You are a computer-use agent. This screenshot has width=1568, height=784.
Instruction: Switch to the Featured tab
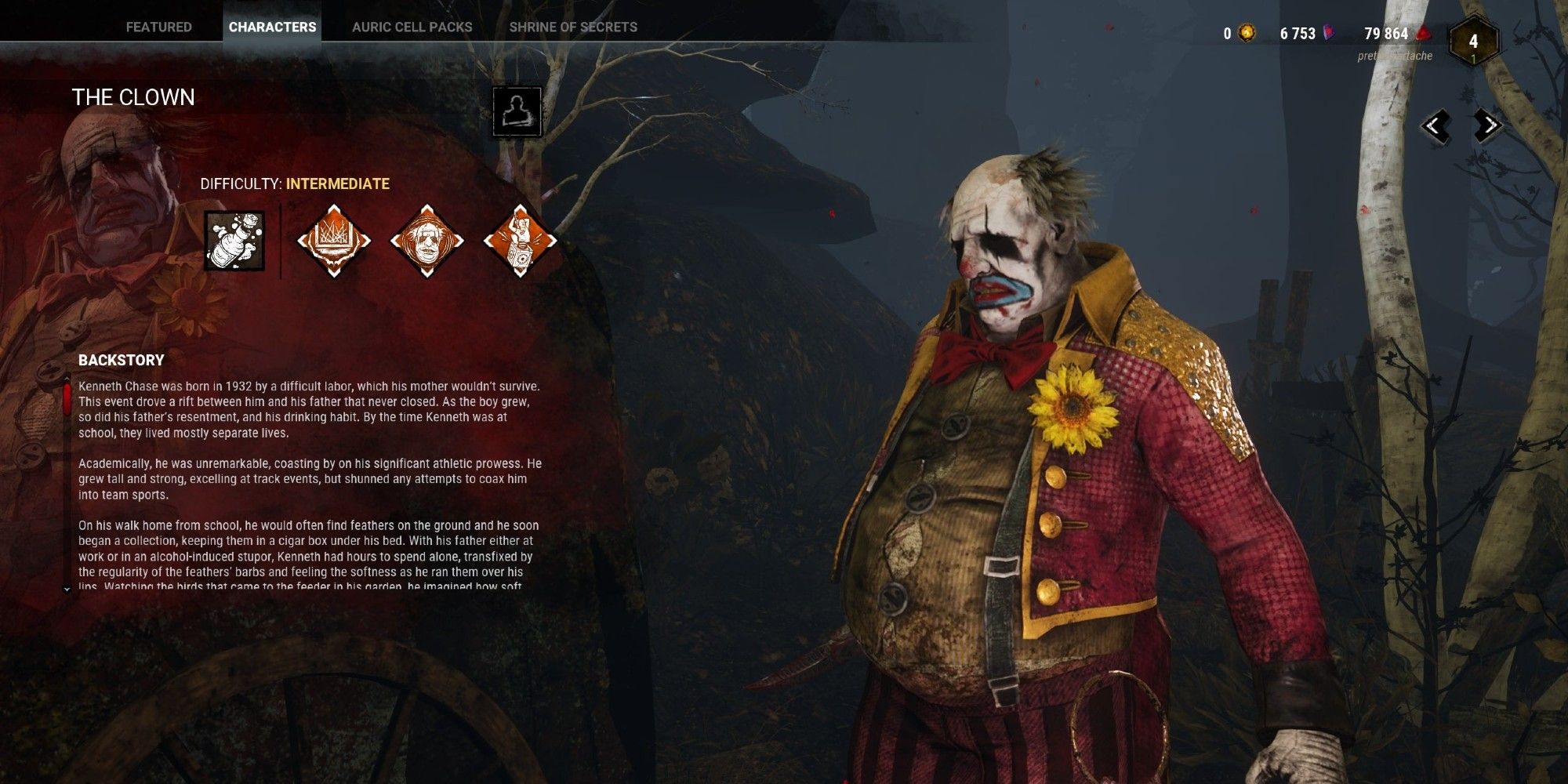158,27
